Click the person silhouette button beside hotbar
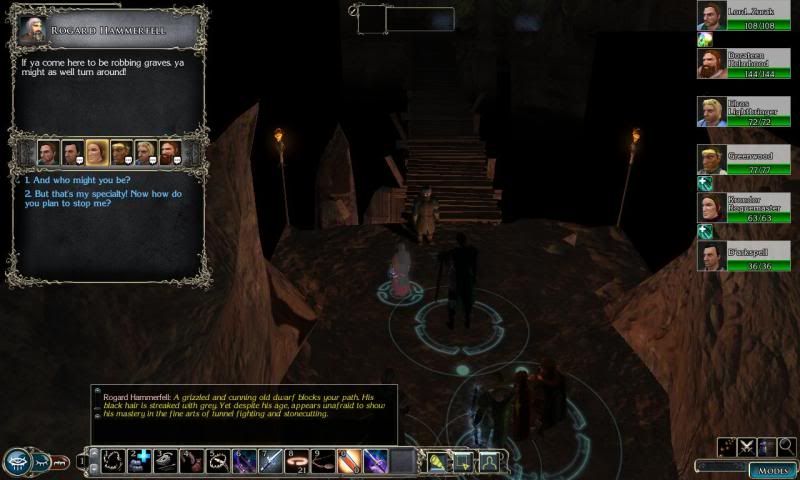This screenshot has height=480, width=800. pos(488,461)
